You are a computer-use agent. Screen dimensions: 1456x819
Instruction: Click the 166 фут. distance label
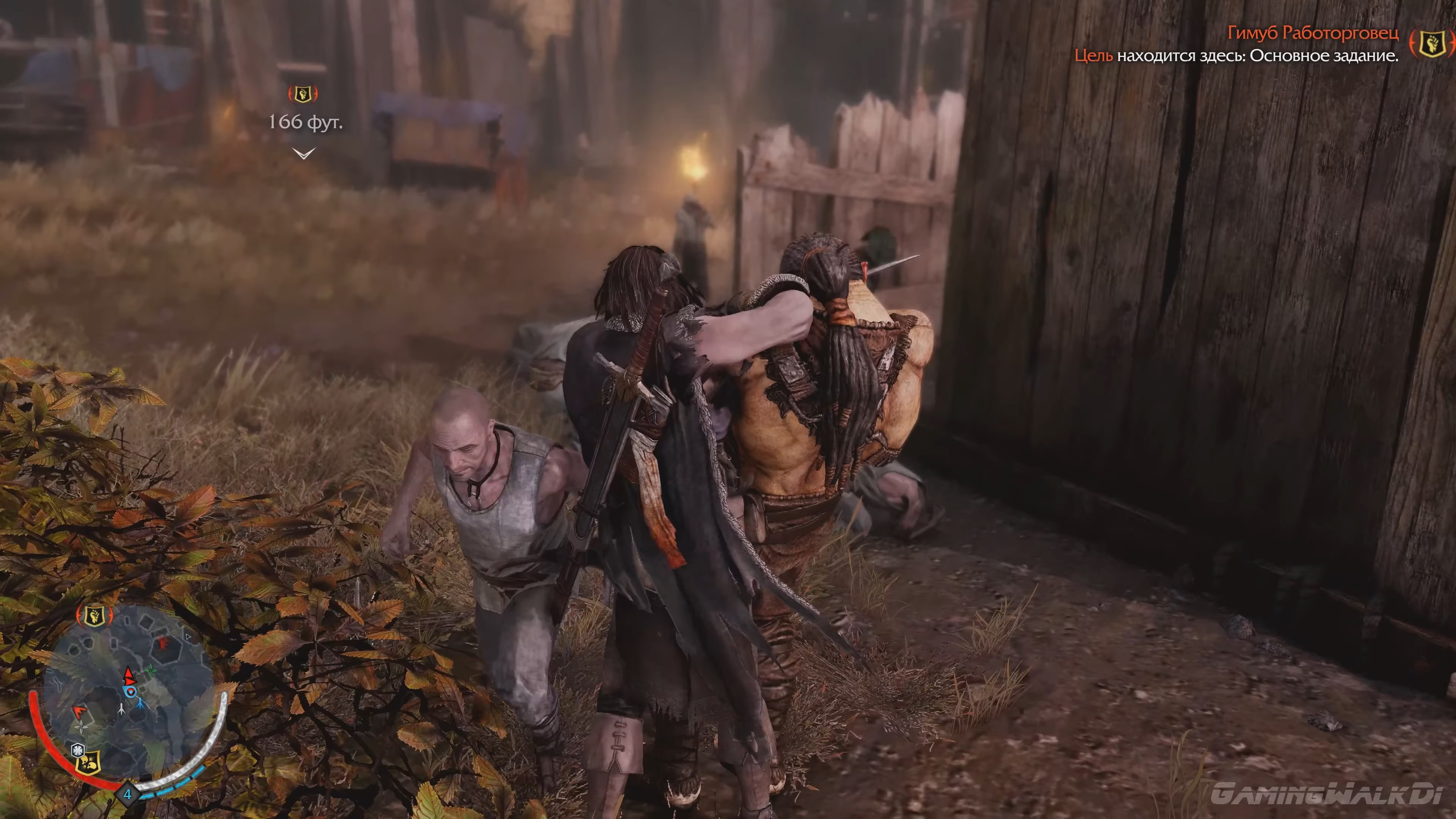click(305, 122)
